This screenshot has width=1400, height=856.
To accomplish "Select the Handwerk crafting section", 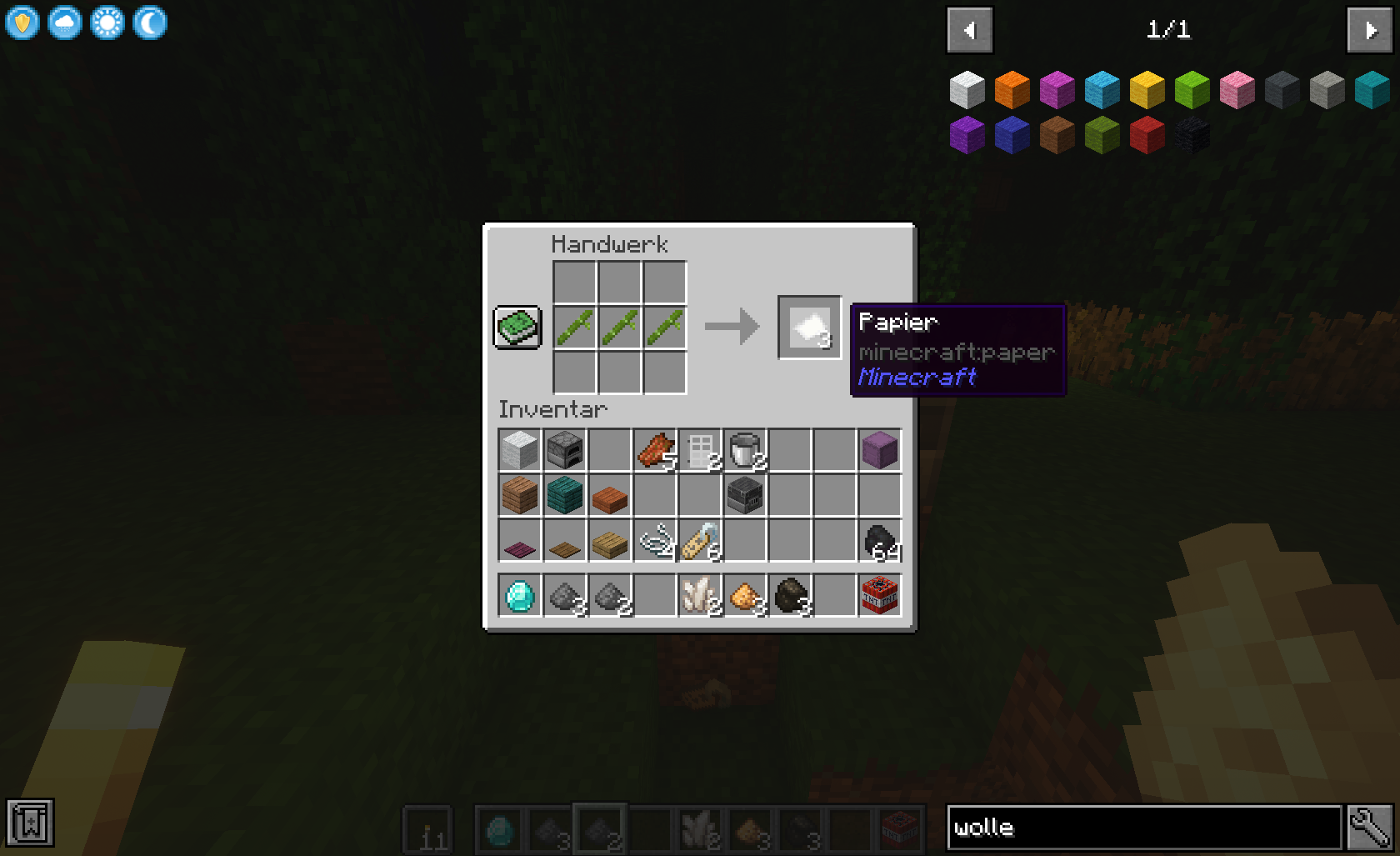I will click(609, 243).
